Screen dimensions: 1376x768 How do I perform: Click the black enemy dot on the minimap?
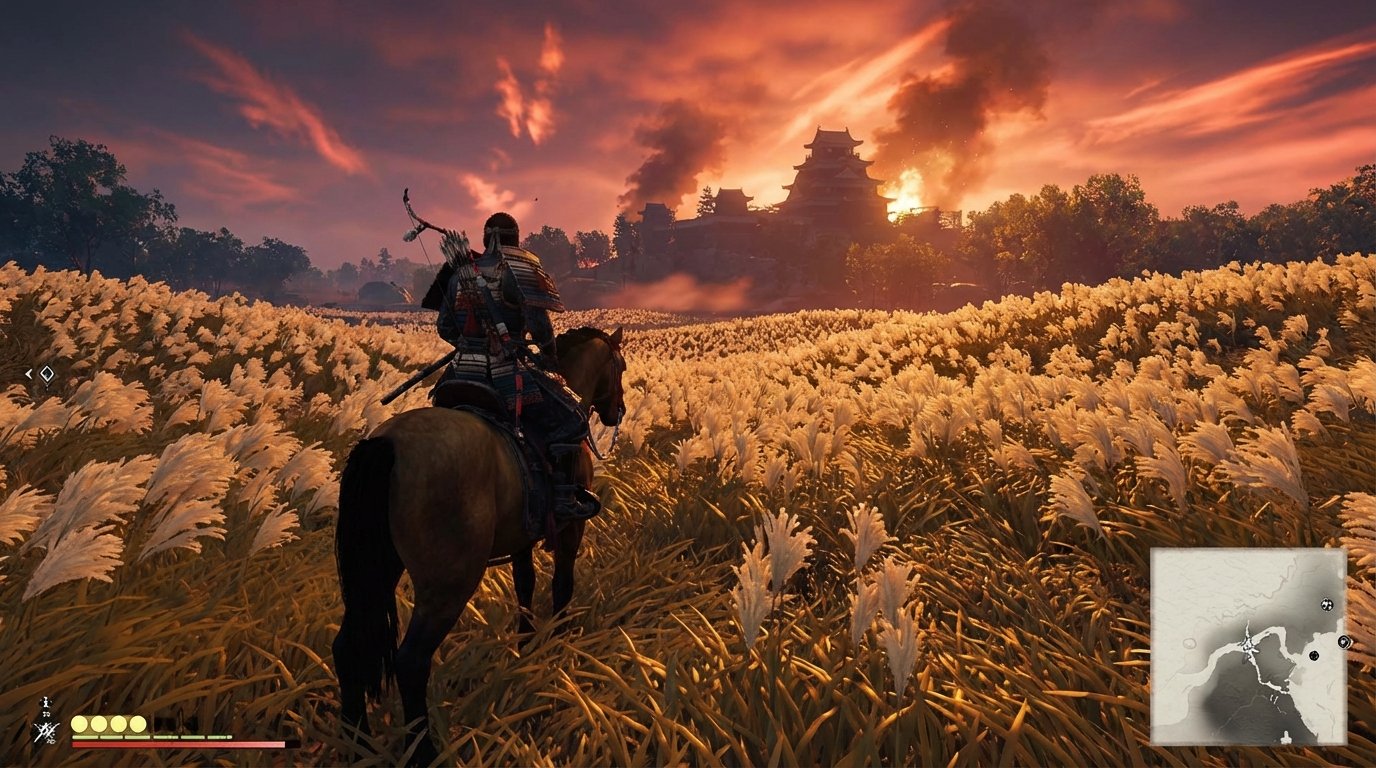1313,655
